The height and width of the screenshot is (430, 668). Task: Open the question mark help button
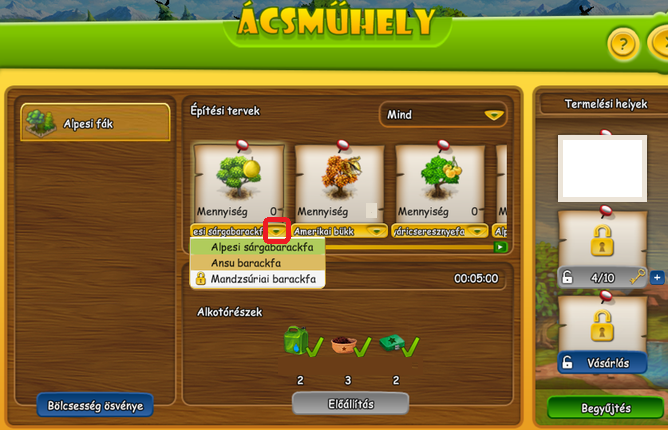pos(622,45)
